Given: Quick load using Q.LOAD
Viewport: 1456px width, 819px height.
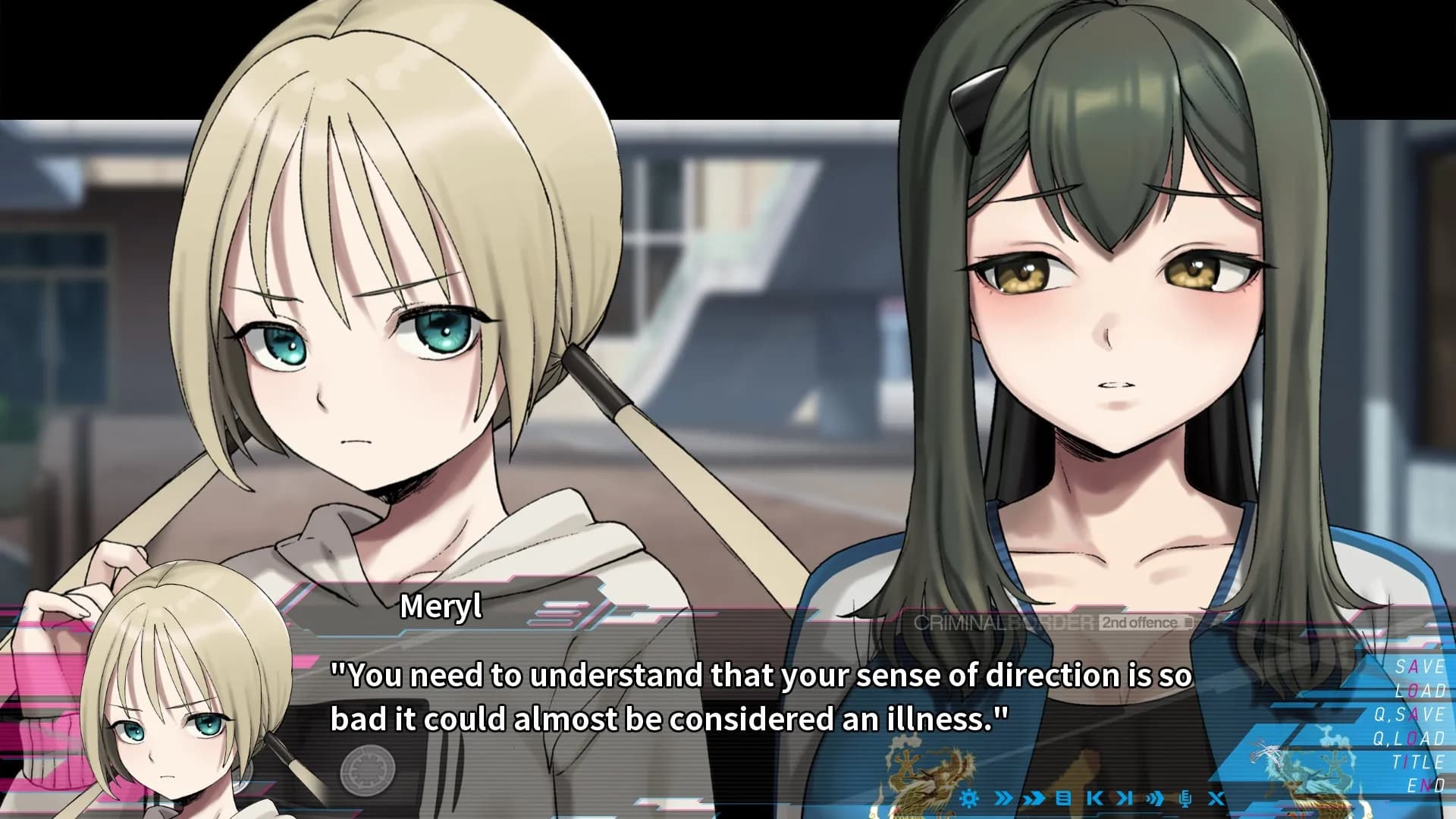Looking at the screenshot, I should [x=1410, y=738].
